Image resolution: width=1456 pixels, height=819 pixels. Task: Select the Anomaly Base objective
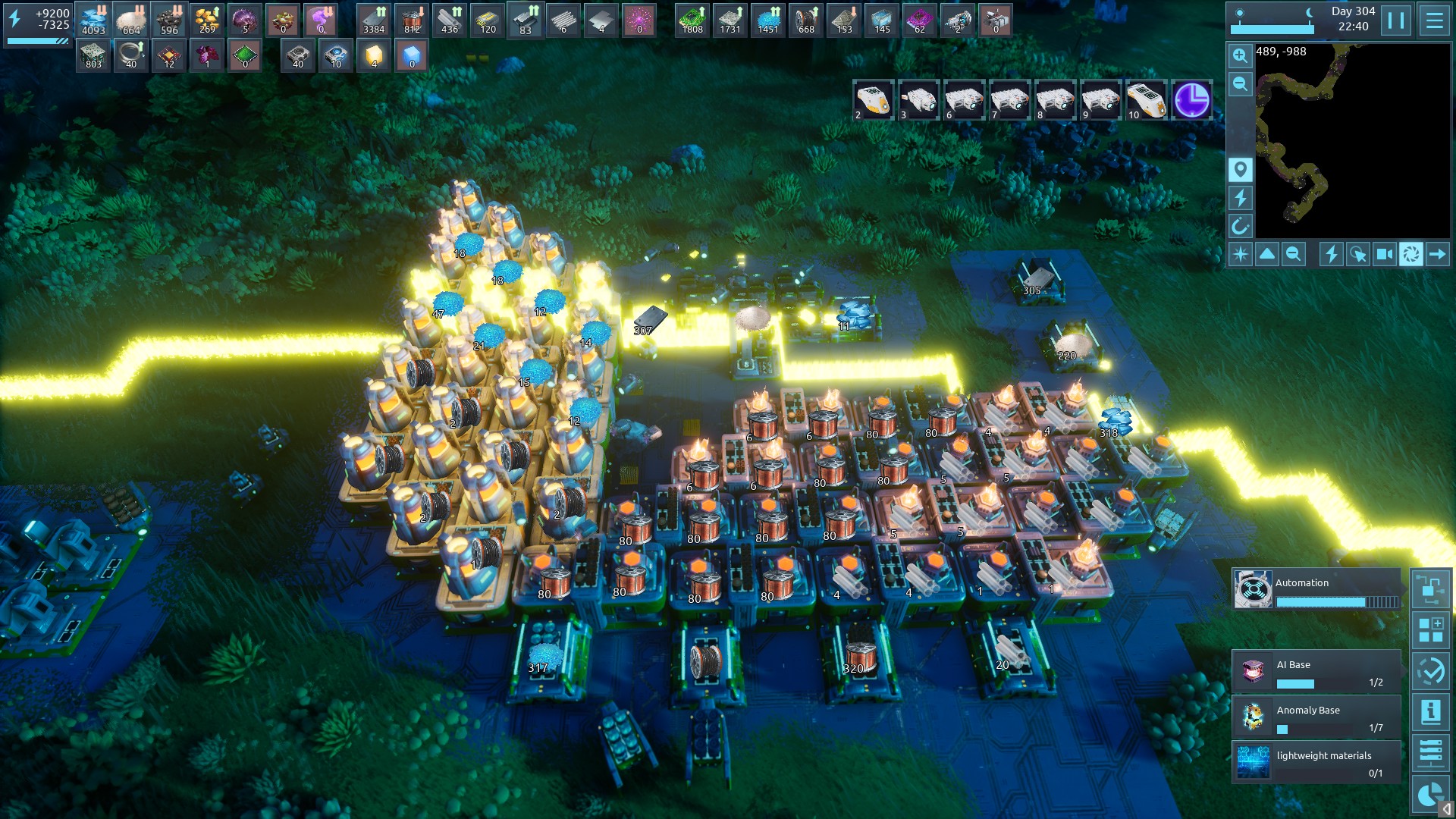coord(1316,717)
